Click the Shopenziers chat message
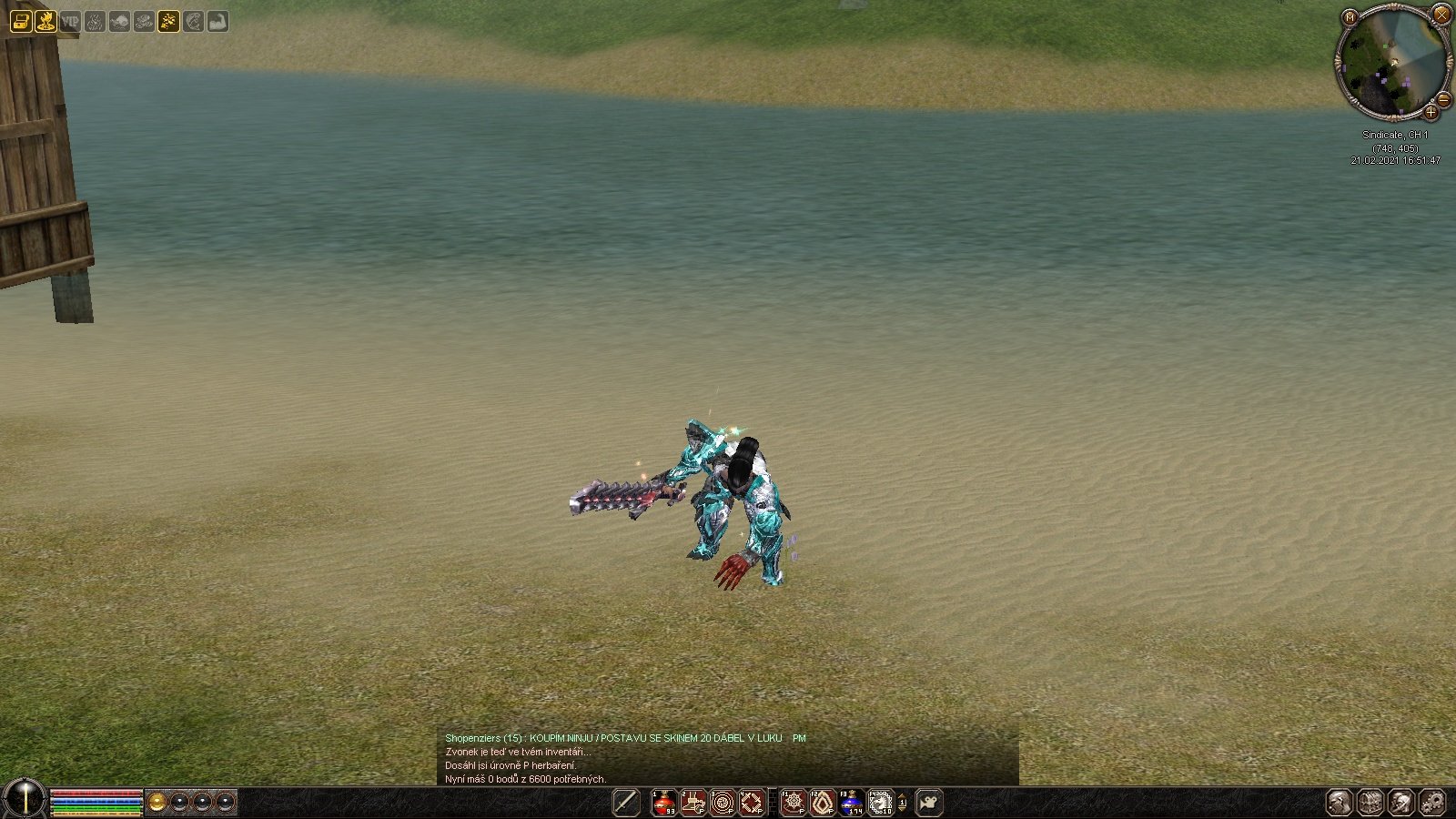1456x819 pixels. point(625,738)
